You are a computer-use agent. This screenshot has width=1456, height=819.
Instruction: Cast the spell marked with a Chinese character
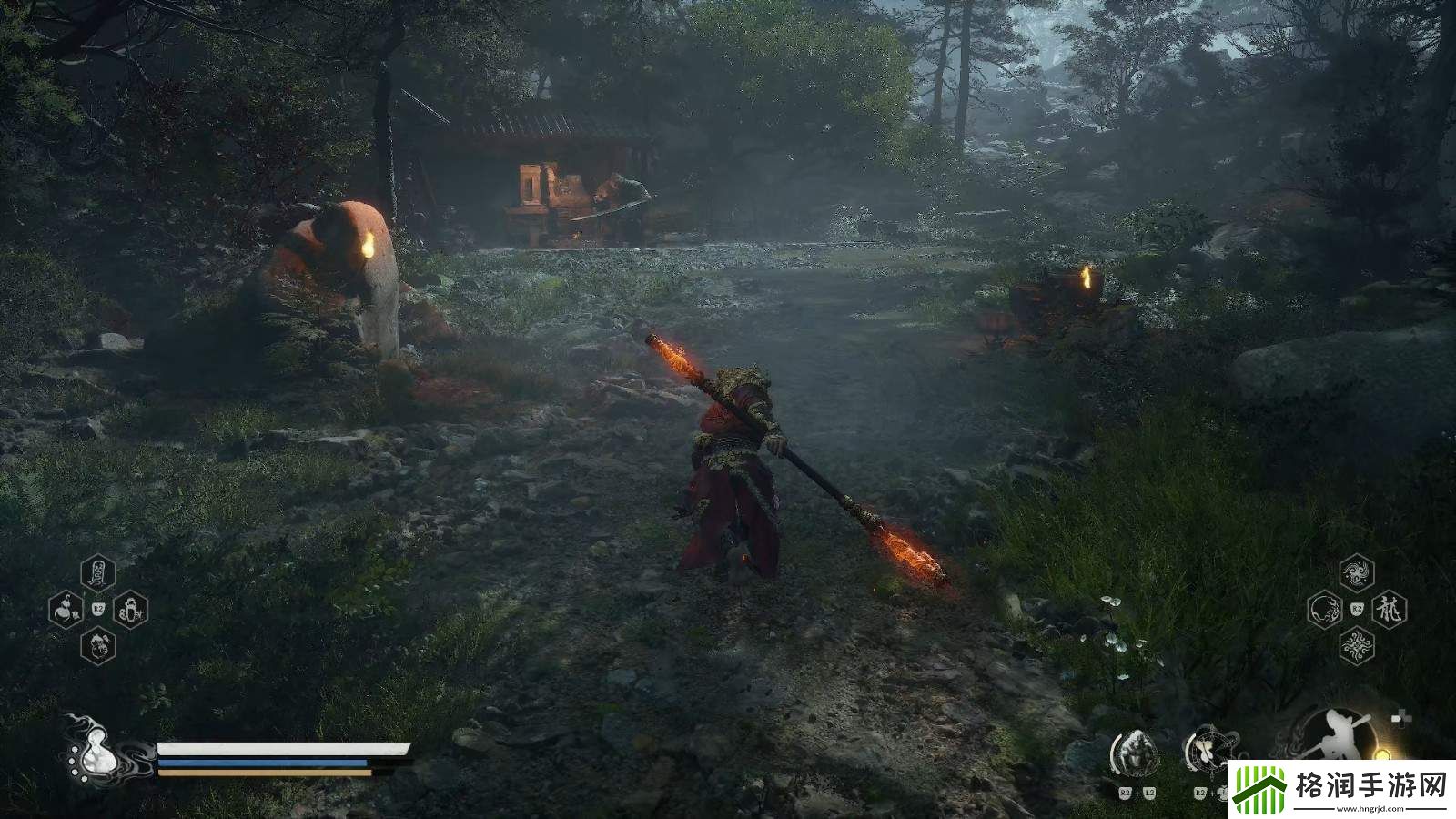1389,609
